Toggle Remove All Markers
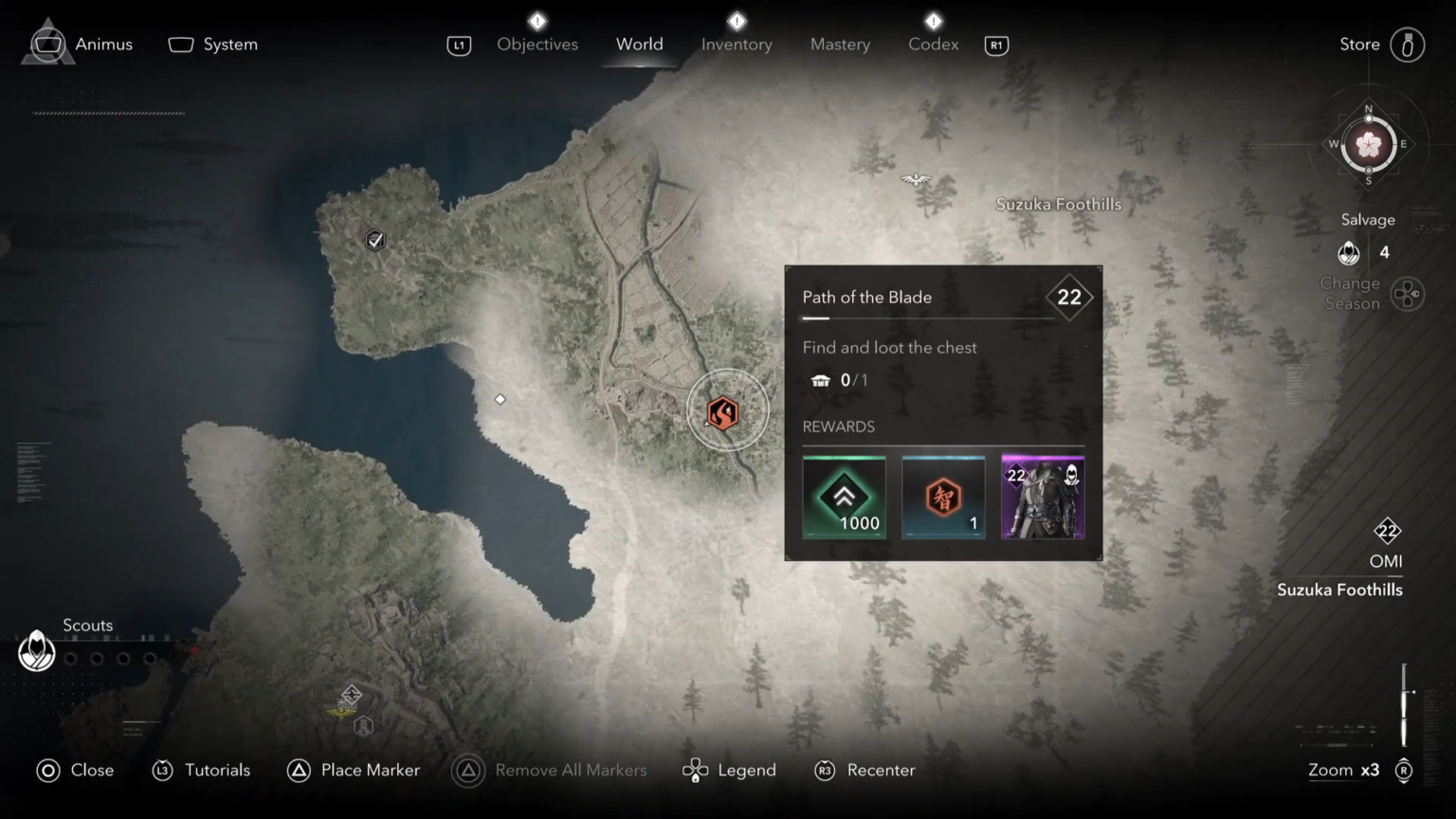 click(x=550, y=770)
